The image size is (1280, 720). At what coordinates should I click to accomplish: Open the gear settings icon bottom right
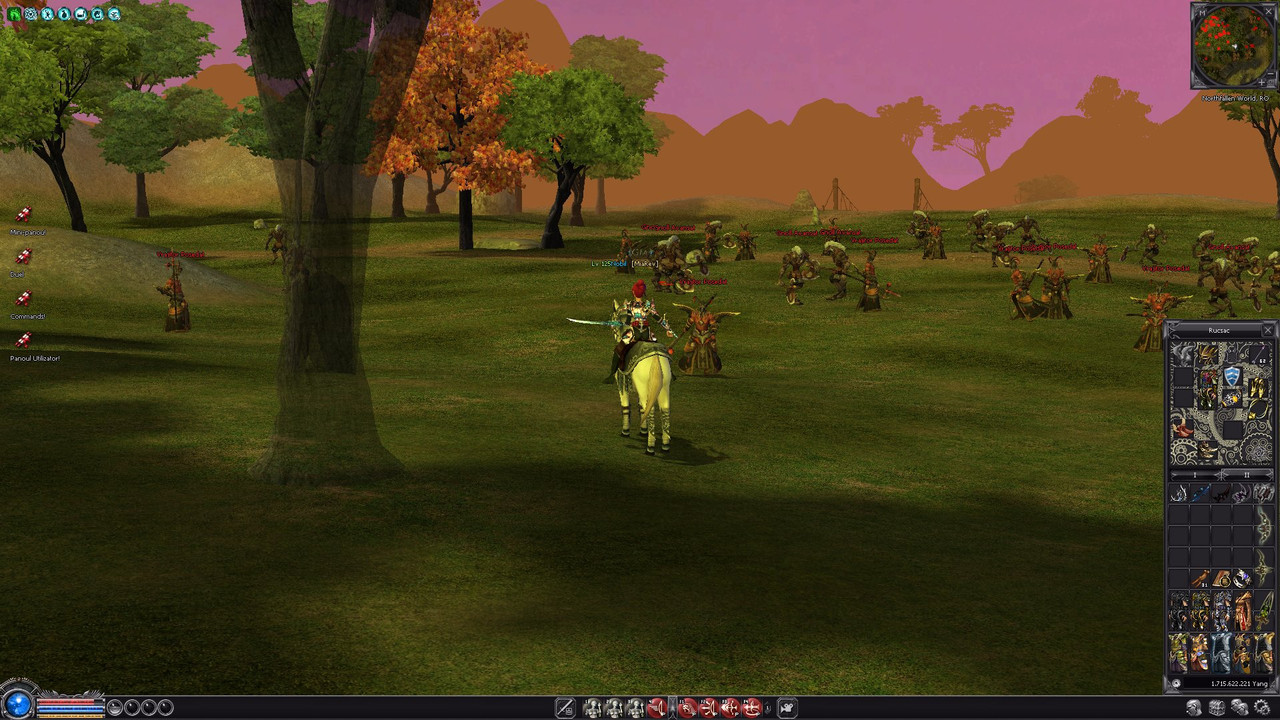tap(1261, 708)
